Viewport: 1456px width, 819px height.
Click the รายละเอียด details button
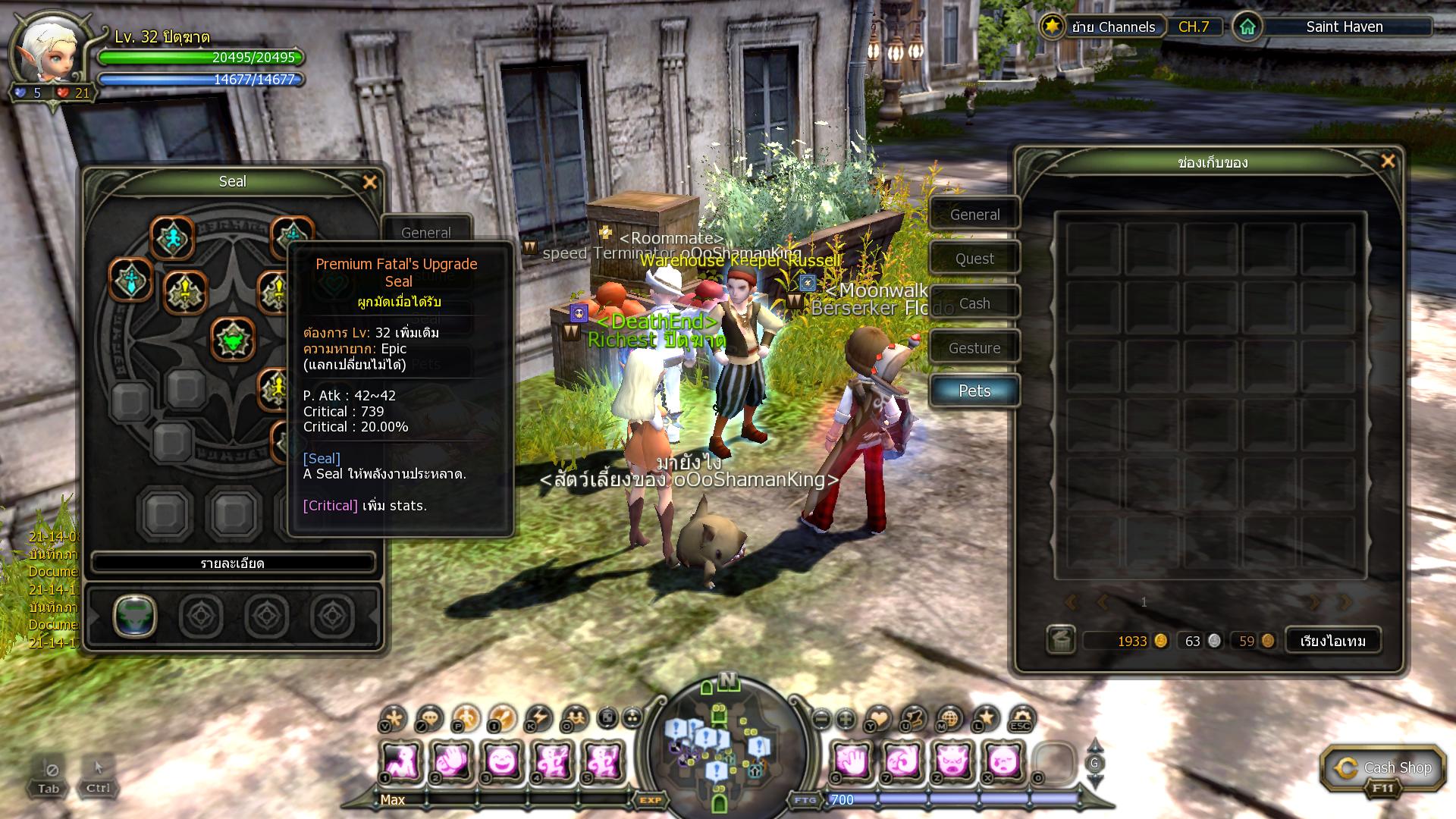point(233,563)
